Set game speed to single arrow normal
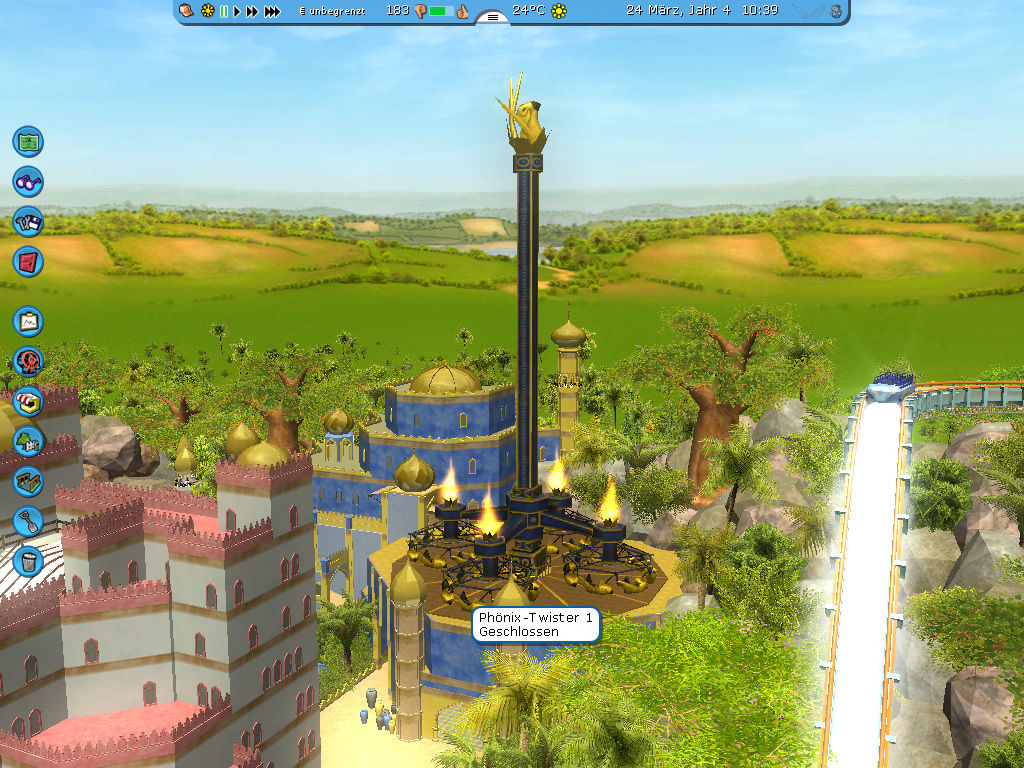This screenshot has width=1024, height=768. pos(237,11)
